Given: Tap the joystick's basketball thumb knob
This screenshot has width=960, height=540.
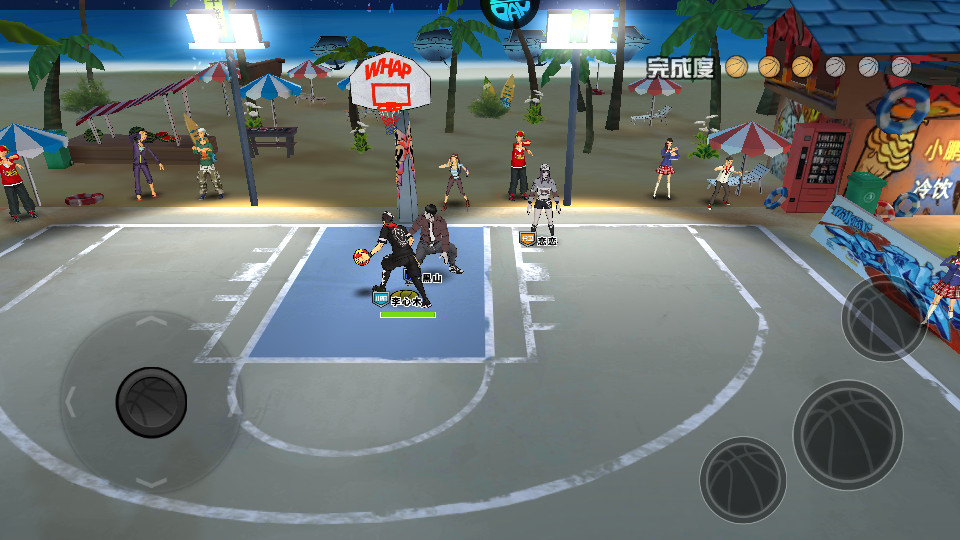Looking at the screenshot, I should (x=151, y=402).
